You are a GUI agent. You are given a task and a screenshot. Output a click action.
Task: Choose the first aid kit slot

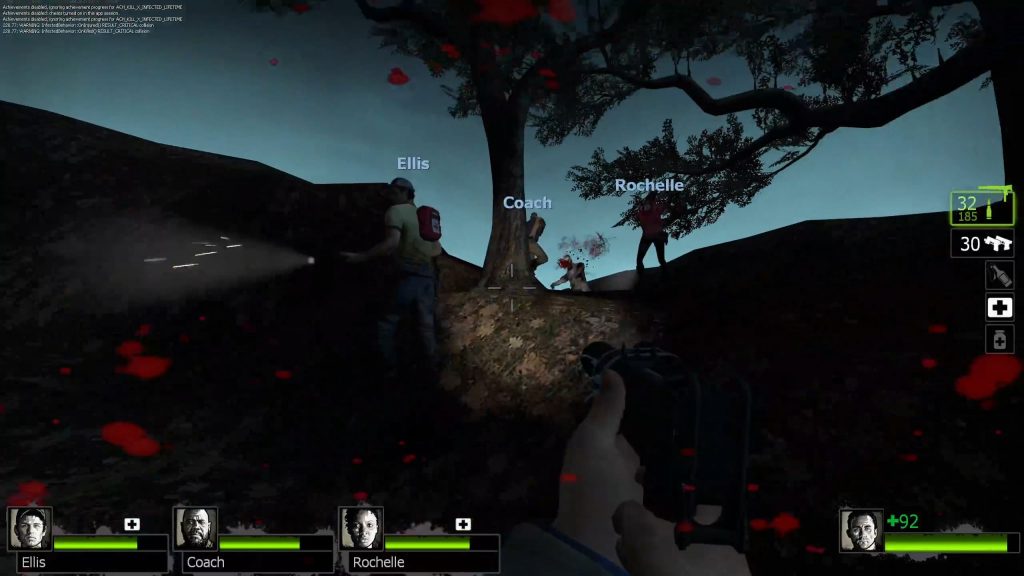[1000, 308]
